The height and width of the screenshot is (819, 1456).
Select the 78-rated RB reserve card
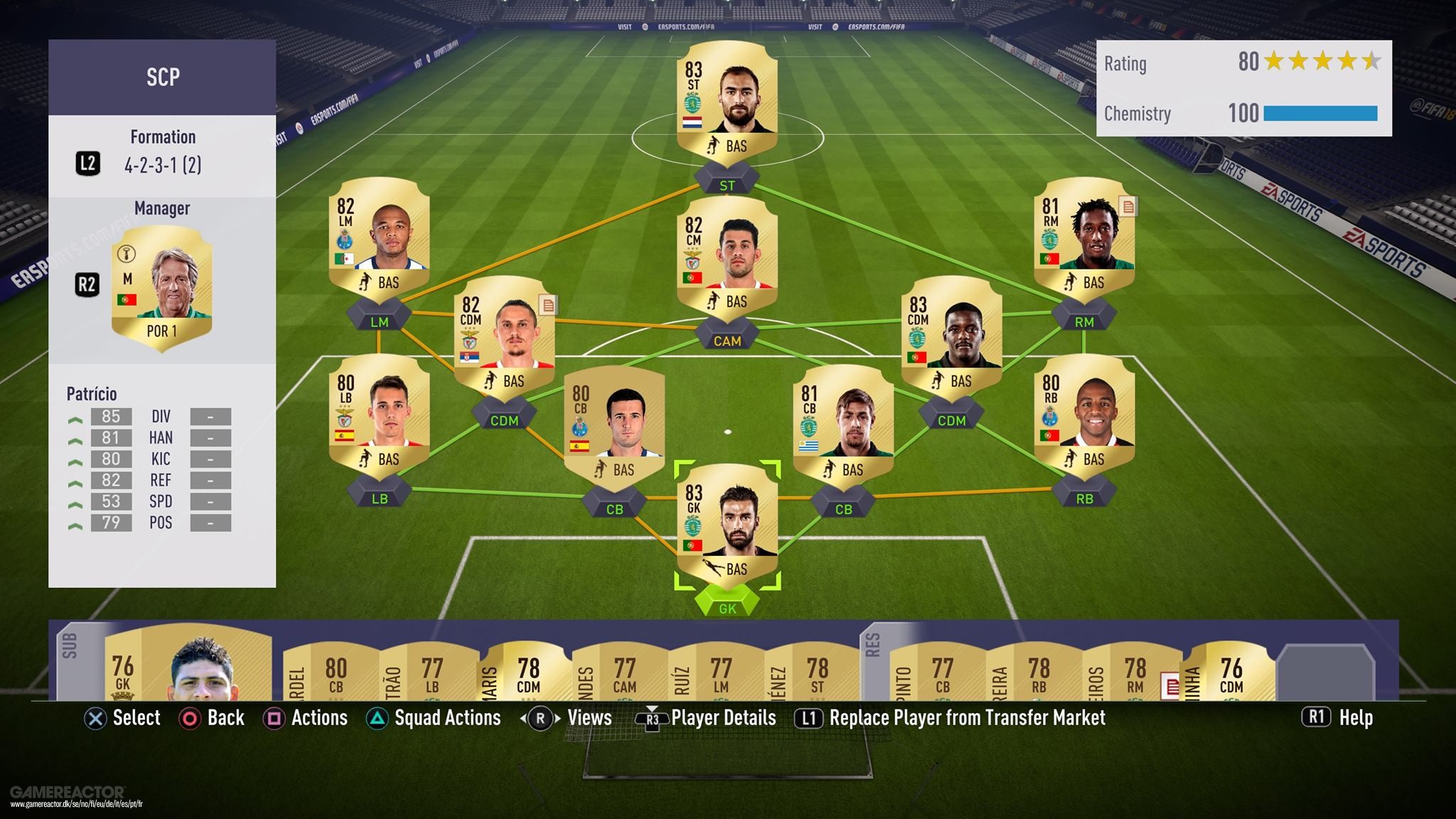coord(1039,673)
